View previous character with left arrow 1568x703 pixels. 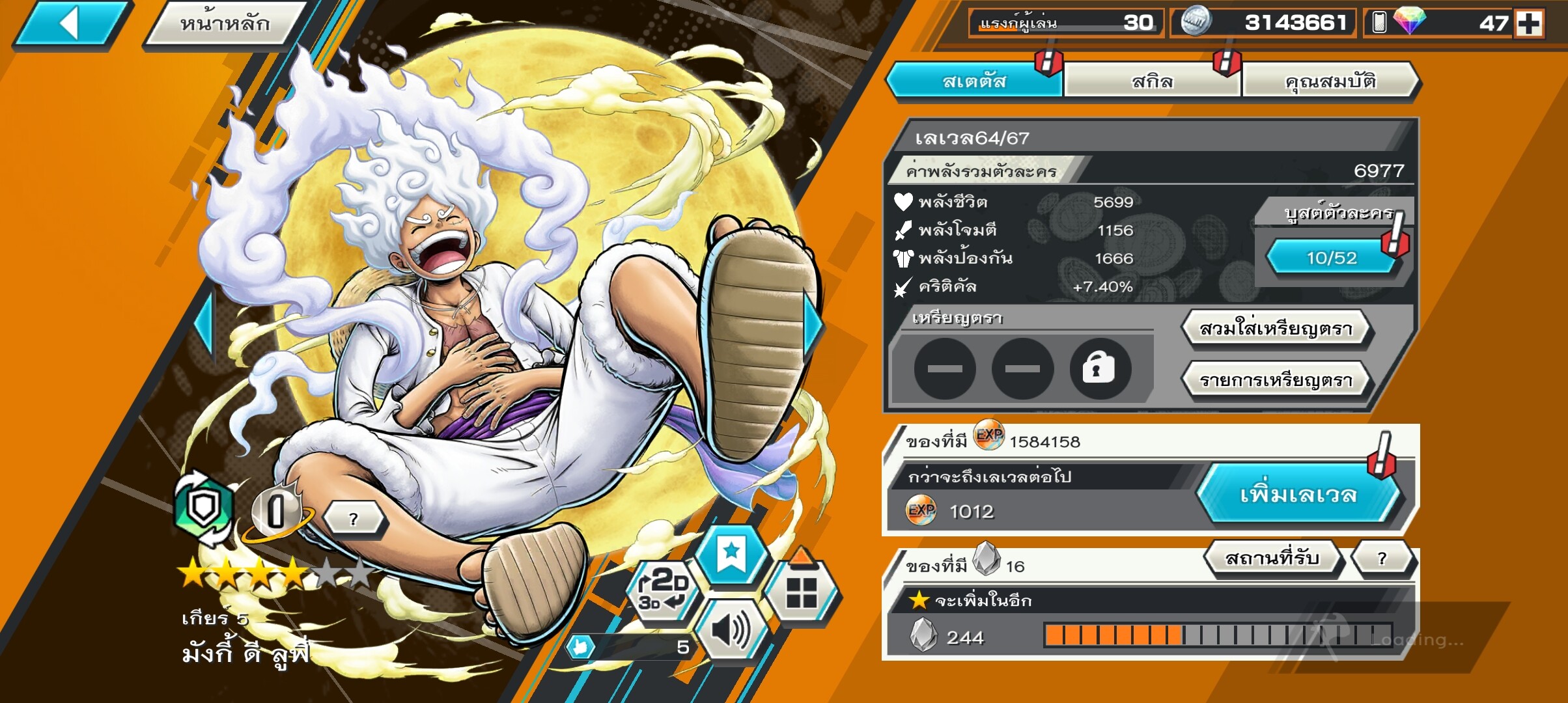click(205, 325)
